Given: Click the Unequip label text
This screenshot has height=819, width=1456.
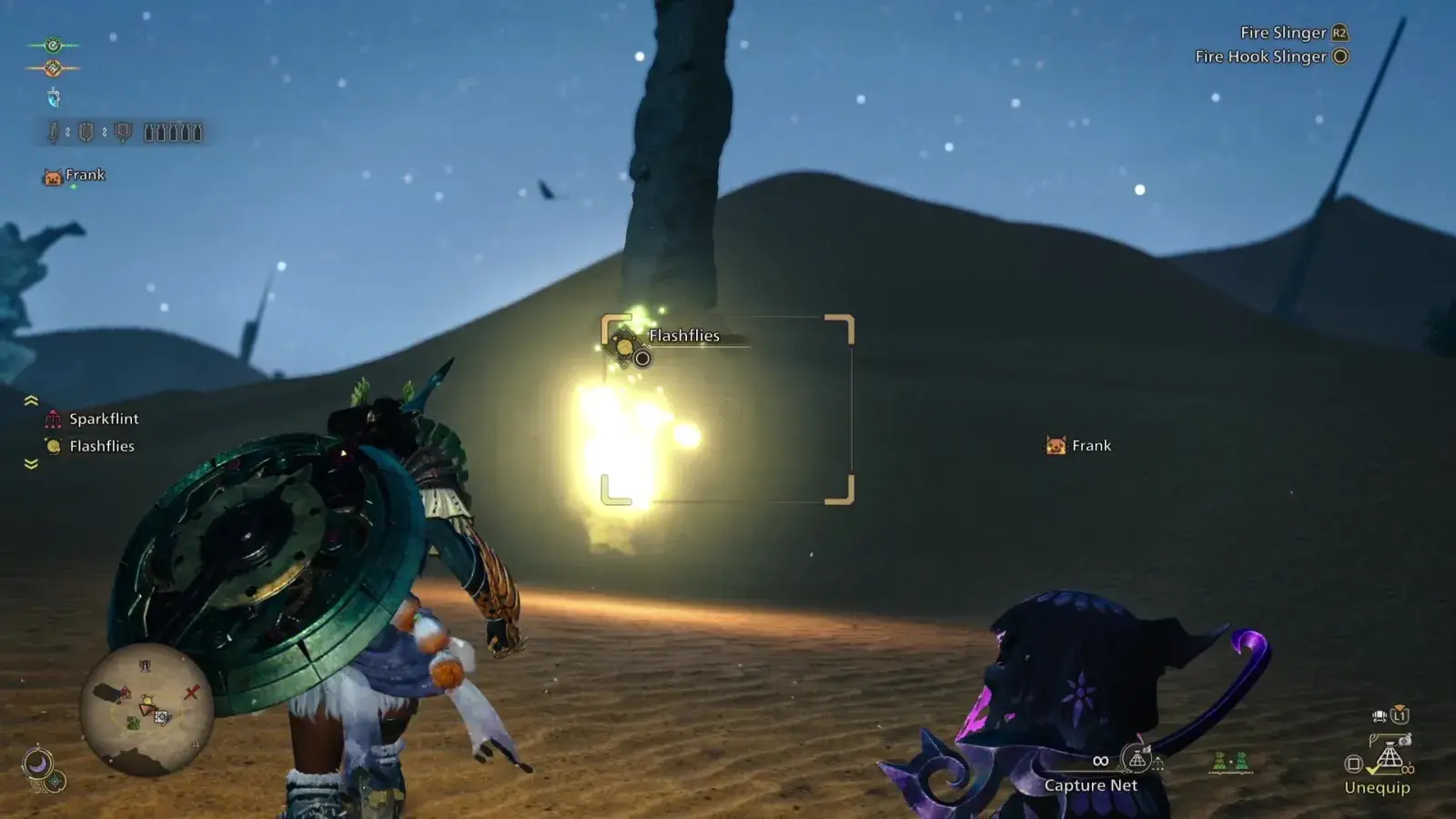Looking at the screenshot, I should point(1378,786).
